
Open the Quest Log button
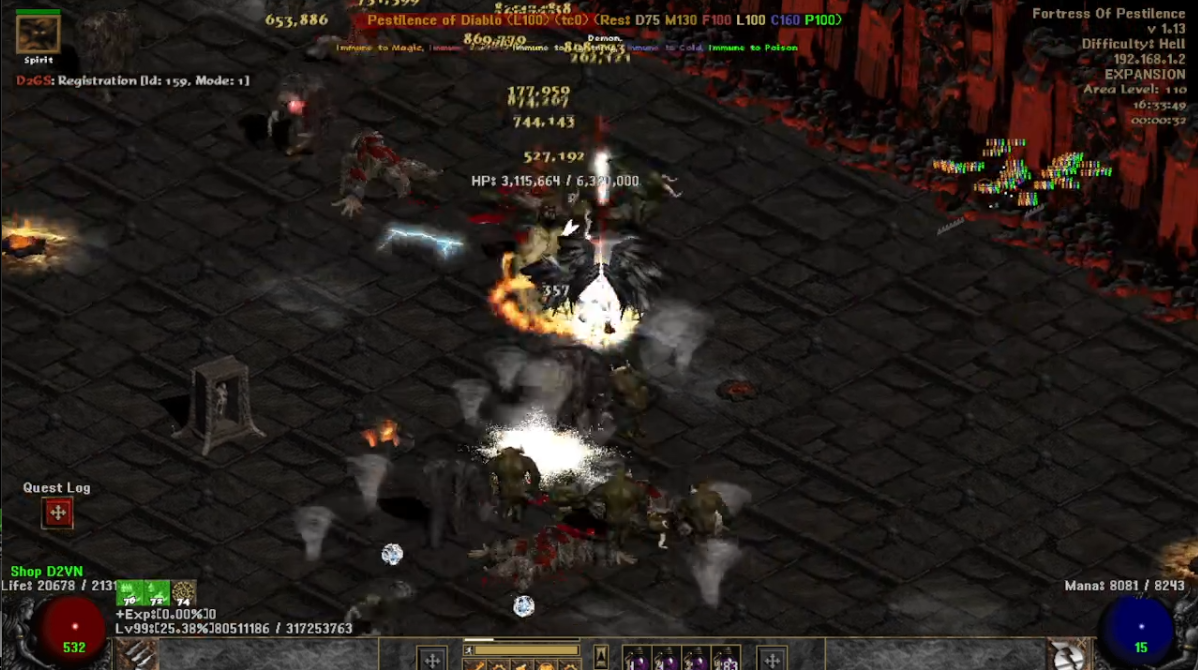click(x=57, y=513)
